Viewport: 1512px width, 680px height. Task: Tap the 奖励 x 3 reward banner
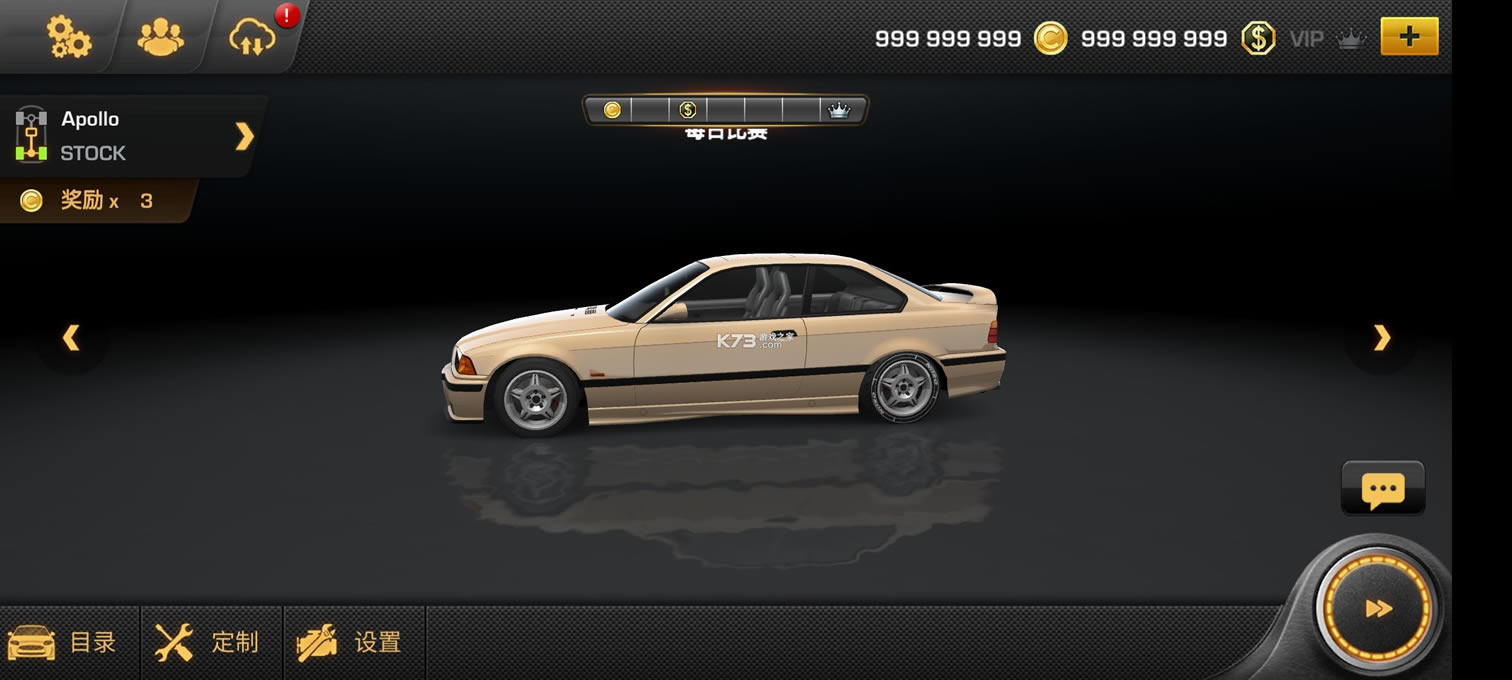(92, 201)
